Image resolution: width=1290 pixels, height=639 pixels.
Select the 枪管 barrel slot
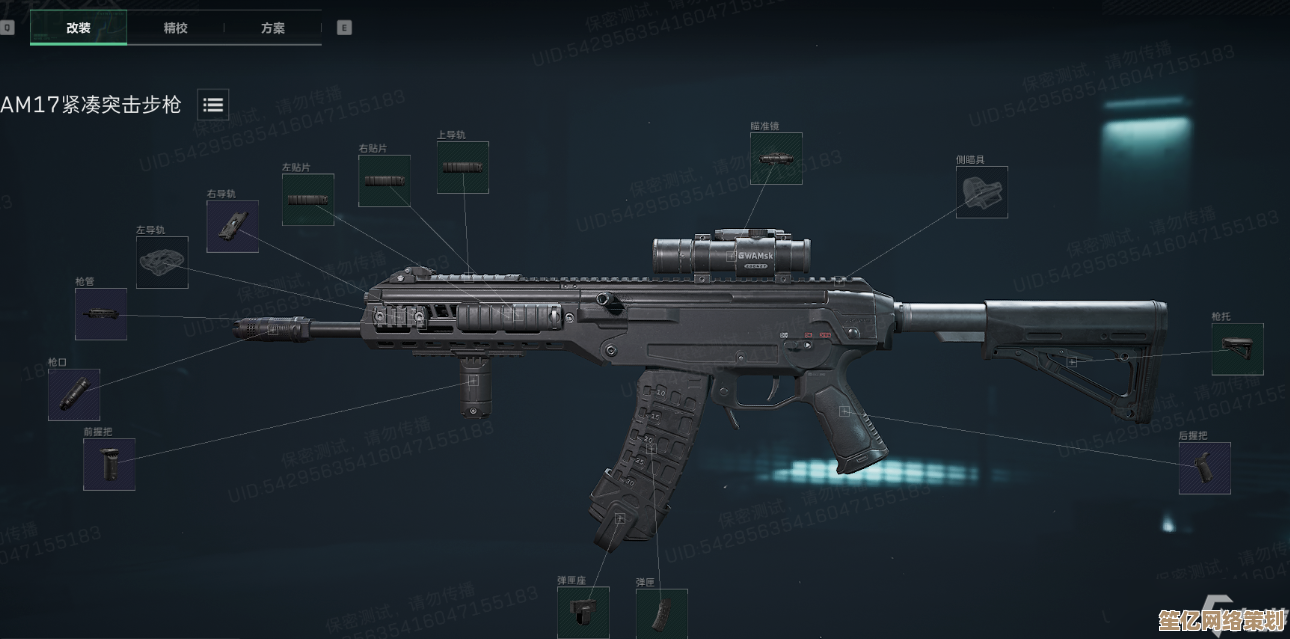click(x=101, y=314)
